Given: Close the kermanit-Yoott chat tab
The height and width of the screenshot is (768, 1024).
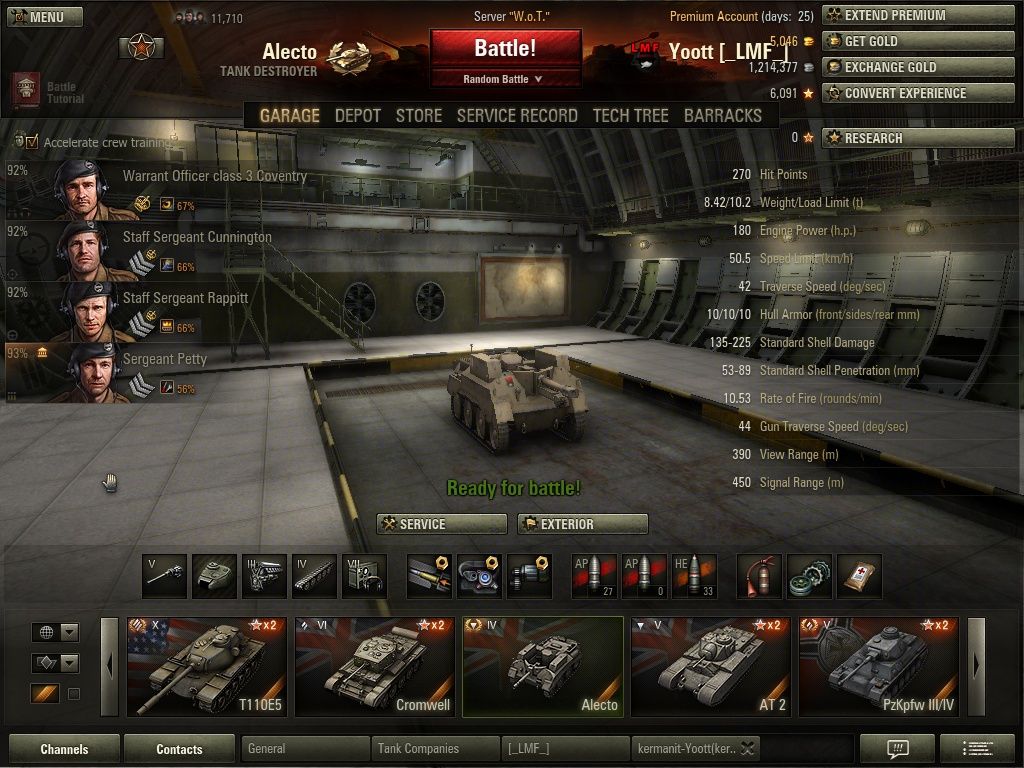Looking at the screenshot, I should (747, 749).
